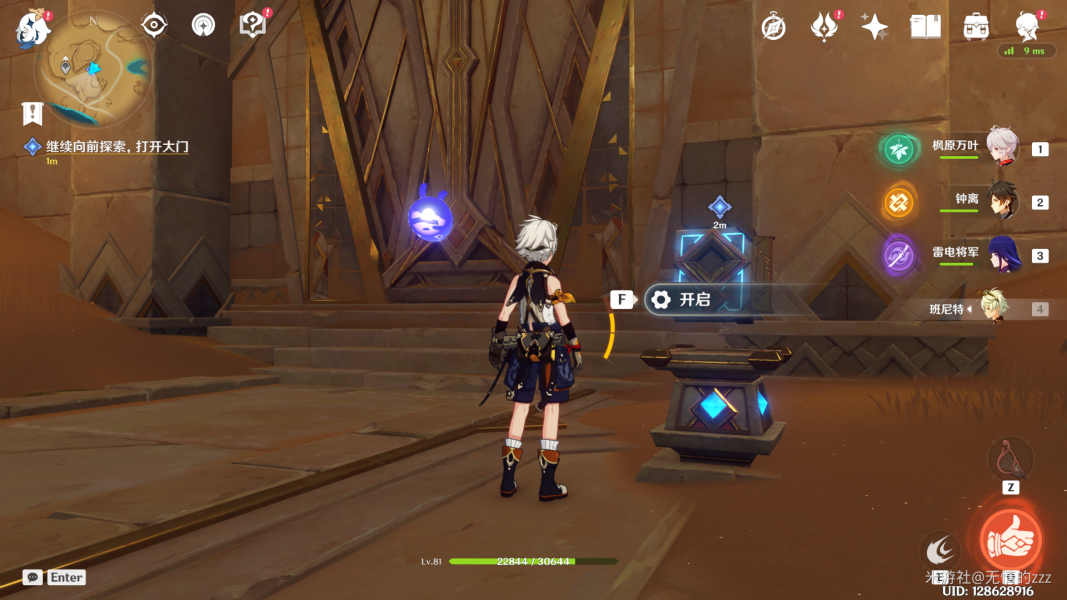Open the chat box
Screen dimensions: 1067x600
33,577
